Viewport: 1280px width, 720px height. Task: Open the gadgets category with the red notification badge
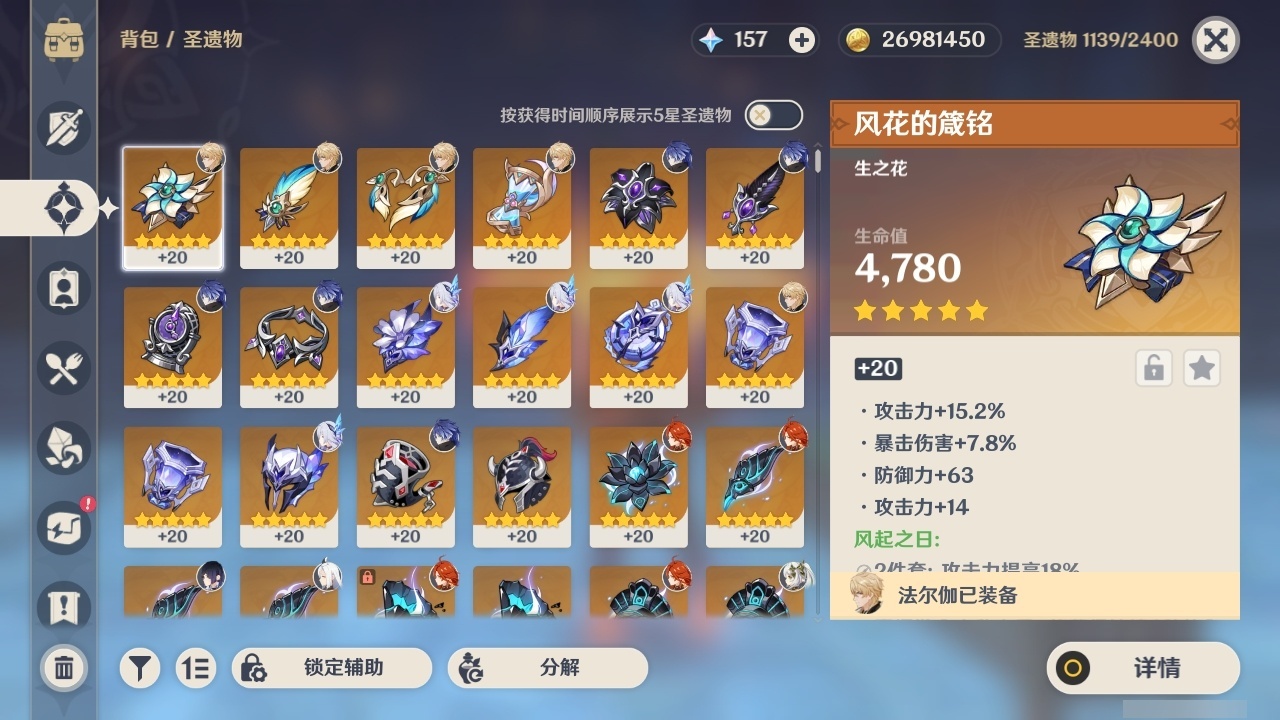click(x=62, y=528)
